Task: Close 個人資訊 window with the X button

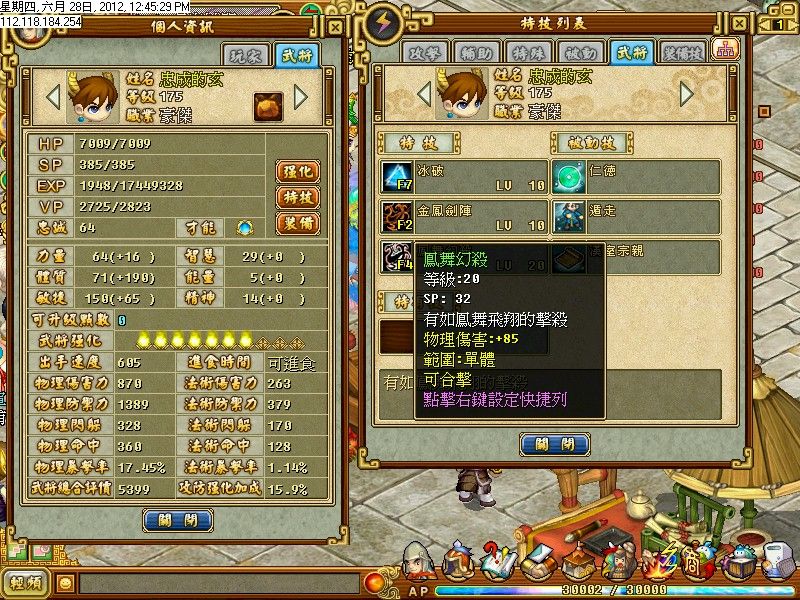Action: coord(337,24)
